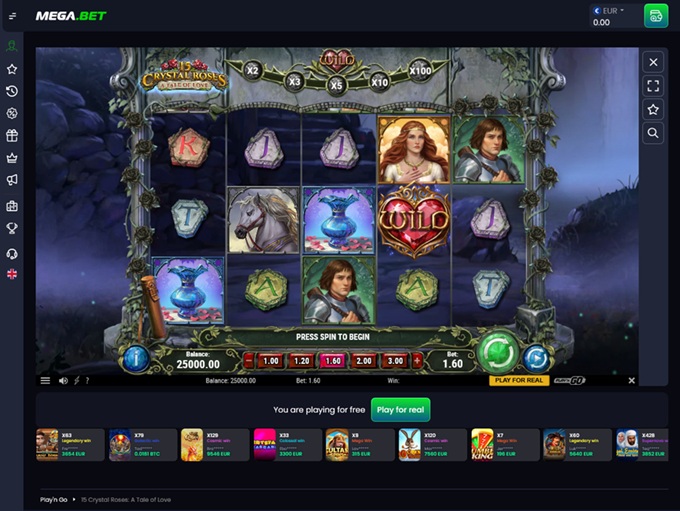Open the green wallet button
Viewport: 680px width, 511px height.
point(656,16)
